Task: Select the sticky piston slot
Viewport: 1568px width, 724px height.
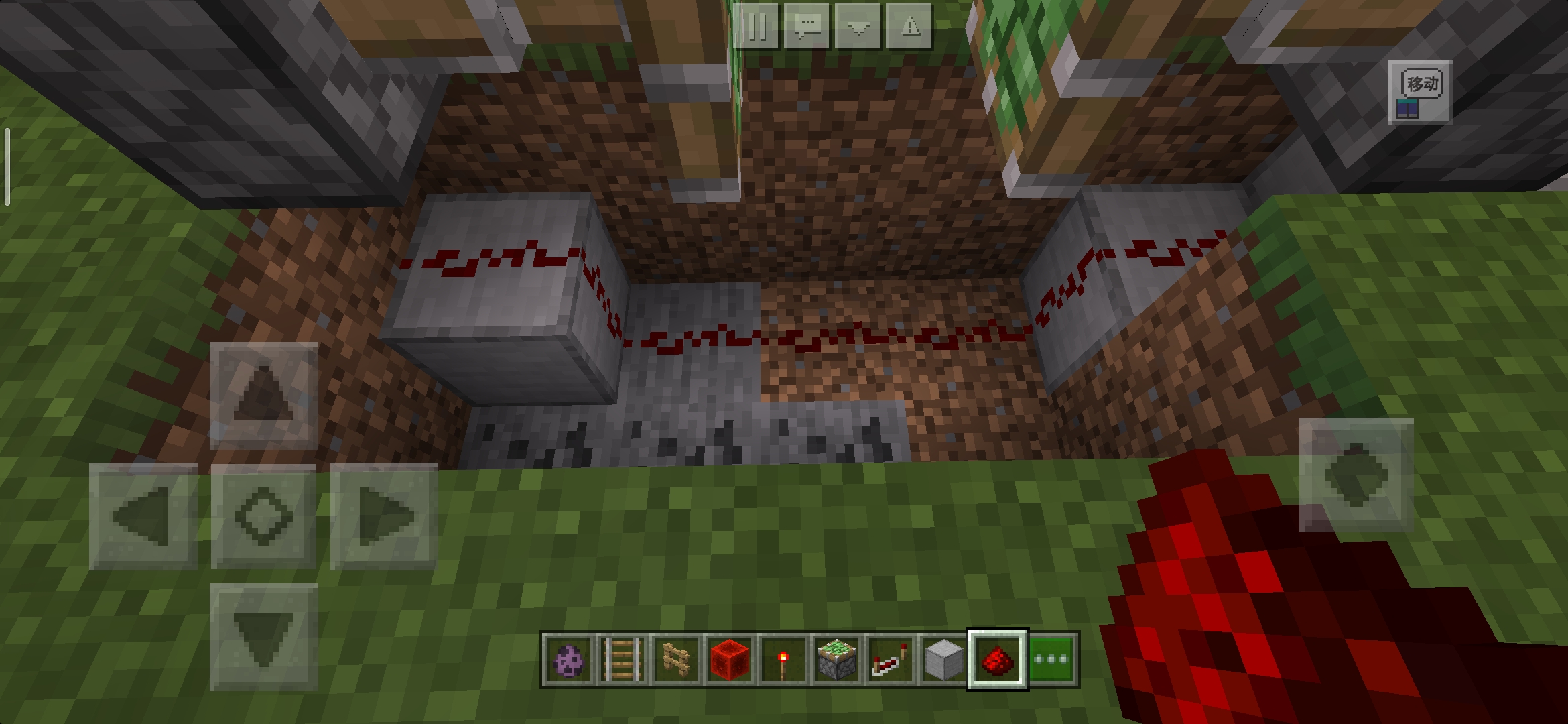Action: 836,660
